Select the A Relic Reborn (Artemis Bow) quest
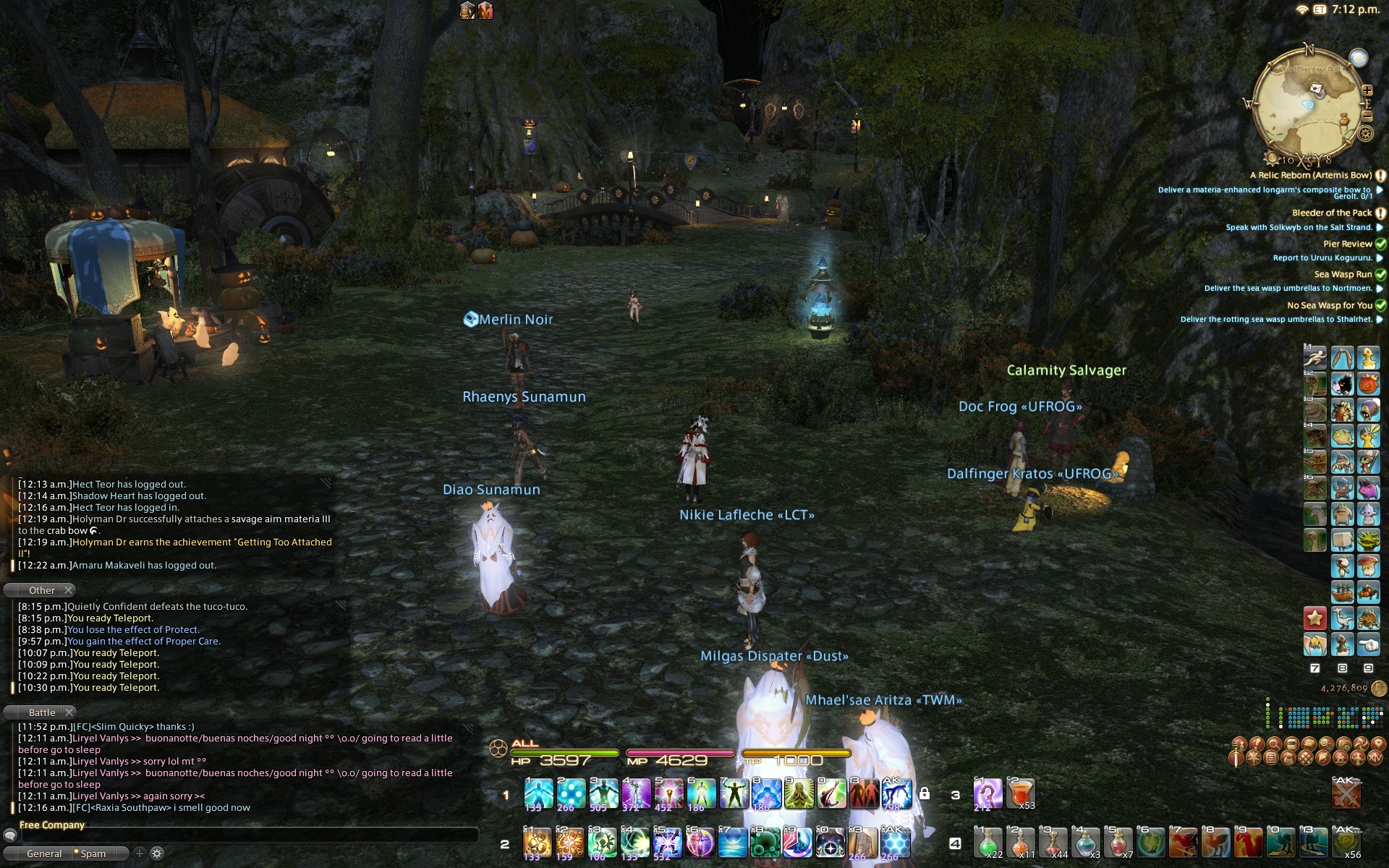 pos(1310,175)
